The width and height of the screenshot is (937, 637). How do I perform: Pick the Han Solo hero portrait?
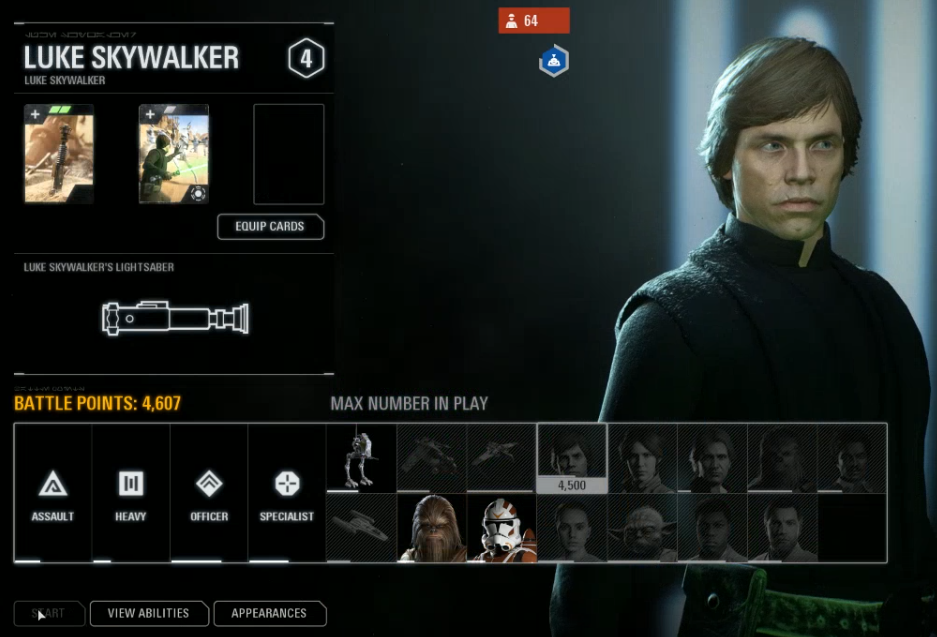(x=712, y=457)
